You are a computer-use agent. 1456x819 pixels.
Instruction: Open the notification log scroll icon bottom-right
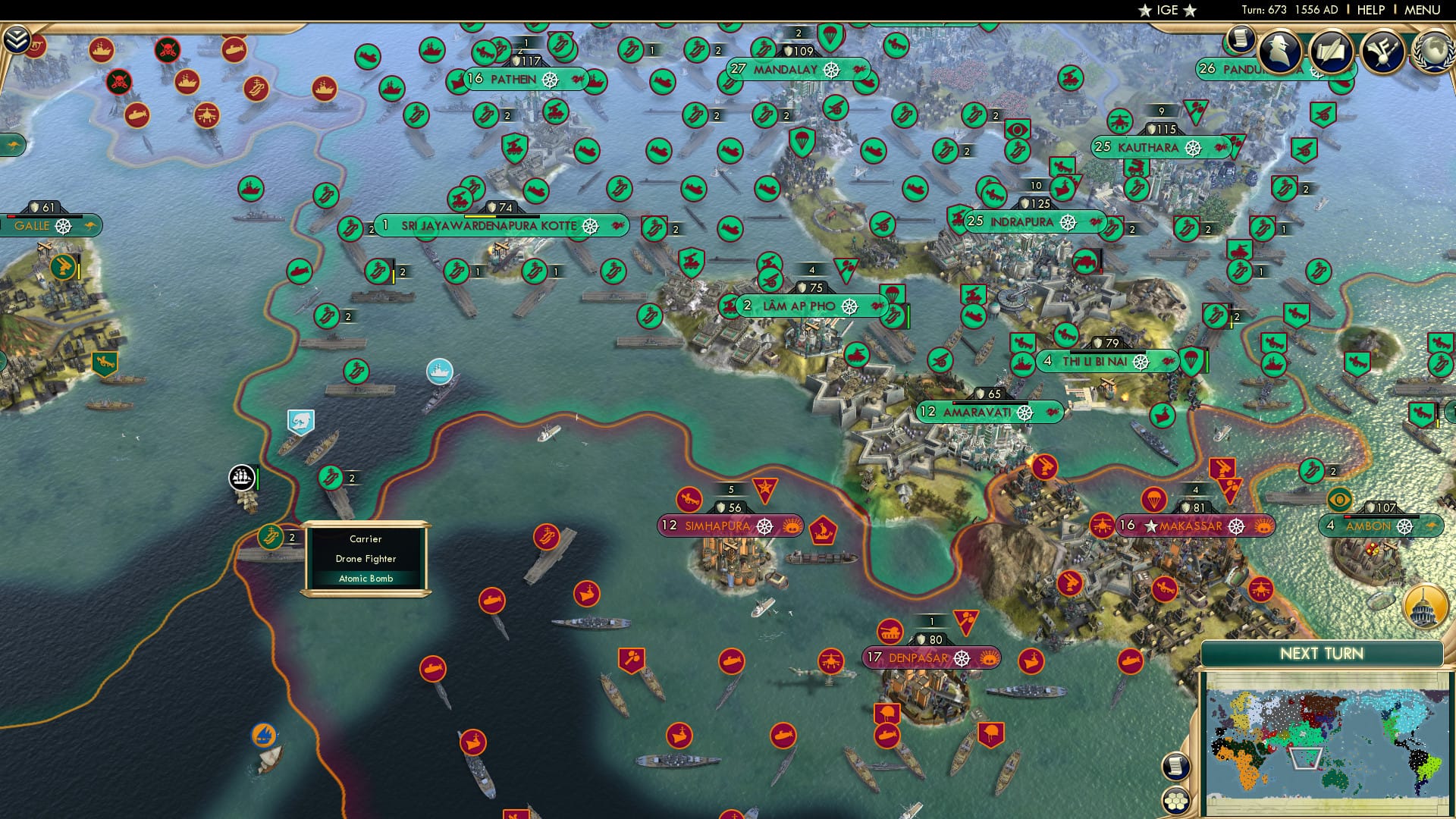click(x=1176, y=766)
